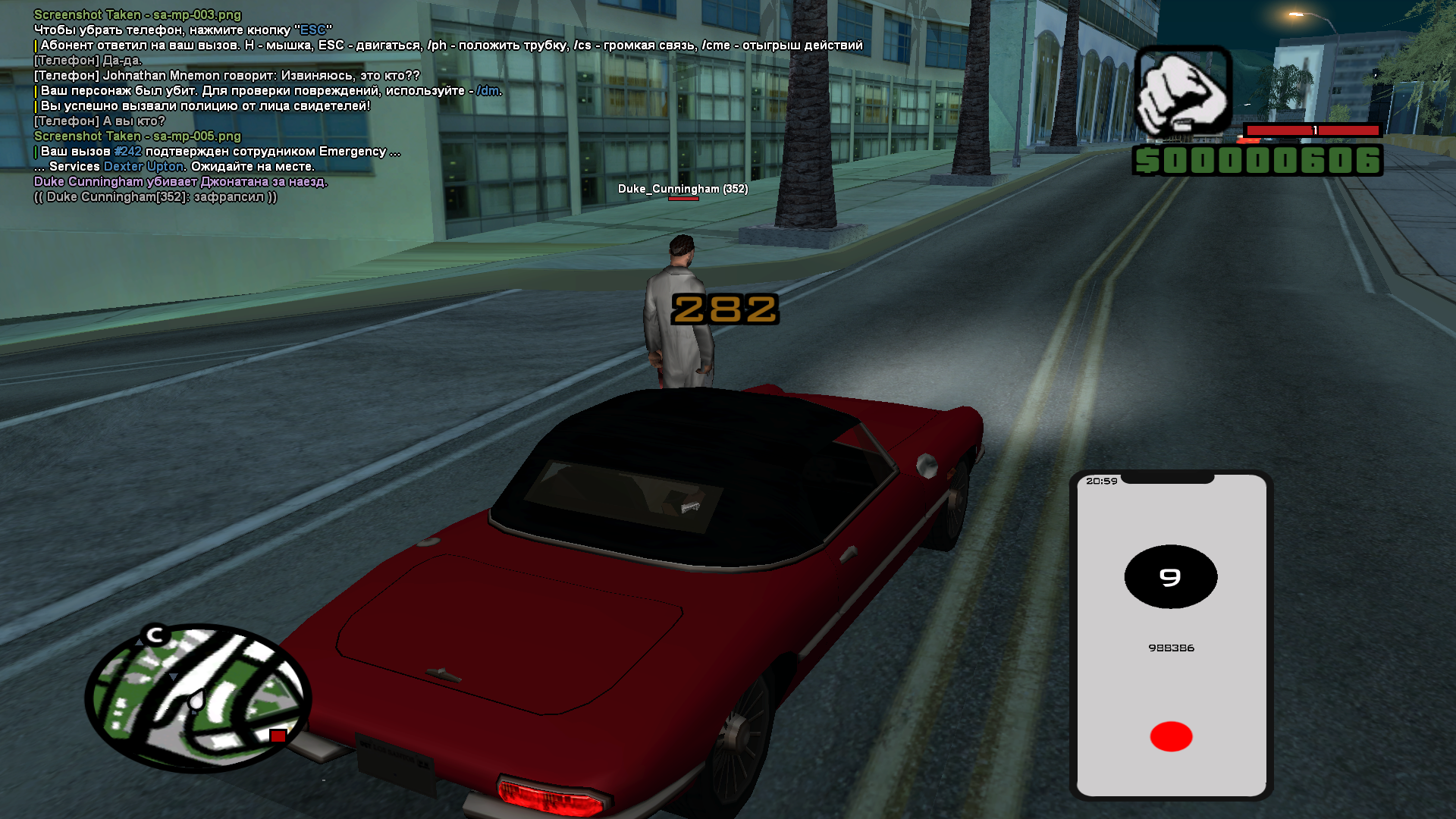Tap the black contact avatar circle
The width and height of the screenshot is (1456, 819).
click(1170, 577)
